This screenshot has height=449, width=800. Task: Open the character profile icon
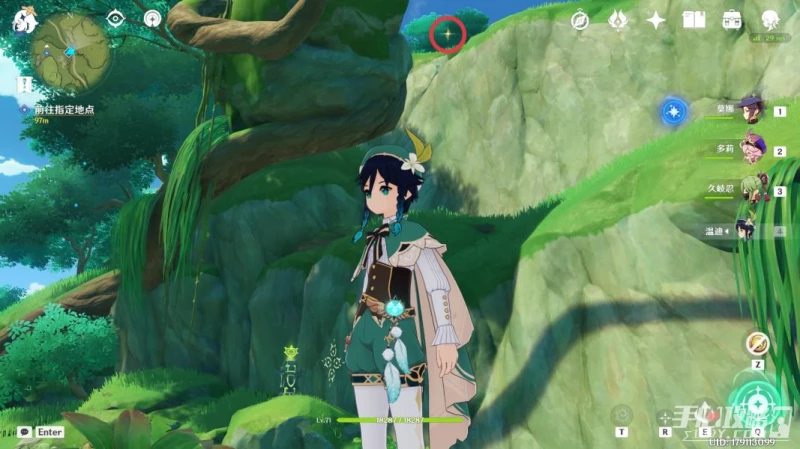[771, 20]
